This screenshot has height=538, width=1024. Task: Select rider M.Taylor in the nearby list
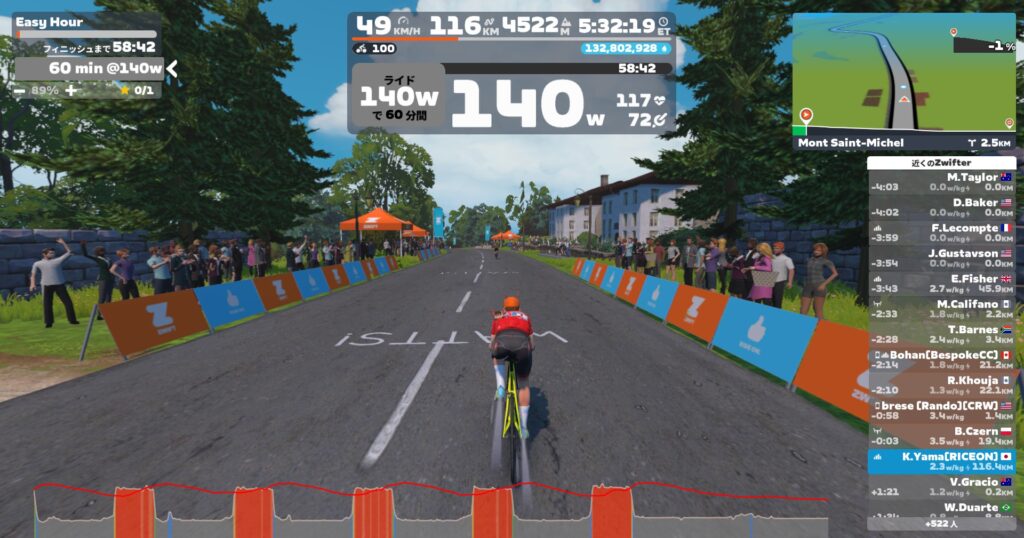(x=941, y=181)
